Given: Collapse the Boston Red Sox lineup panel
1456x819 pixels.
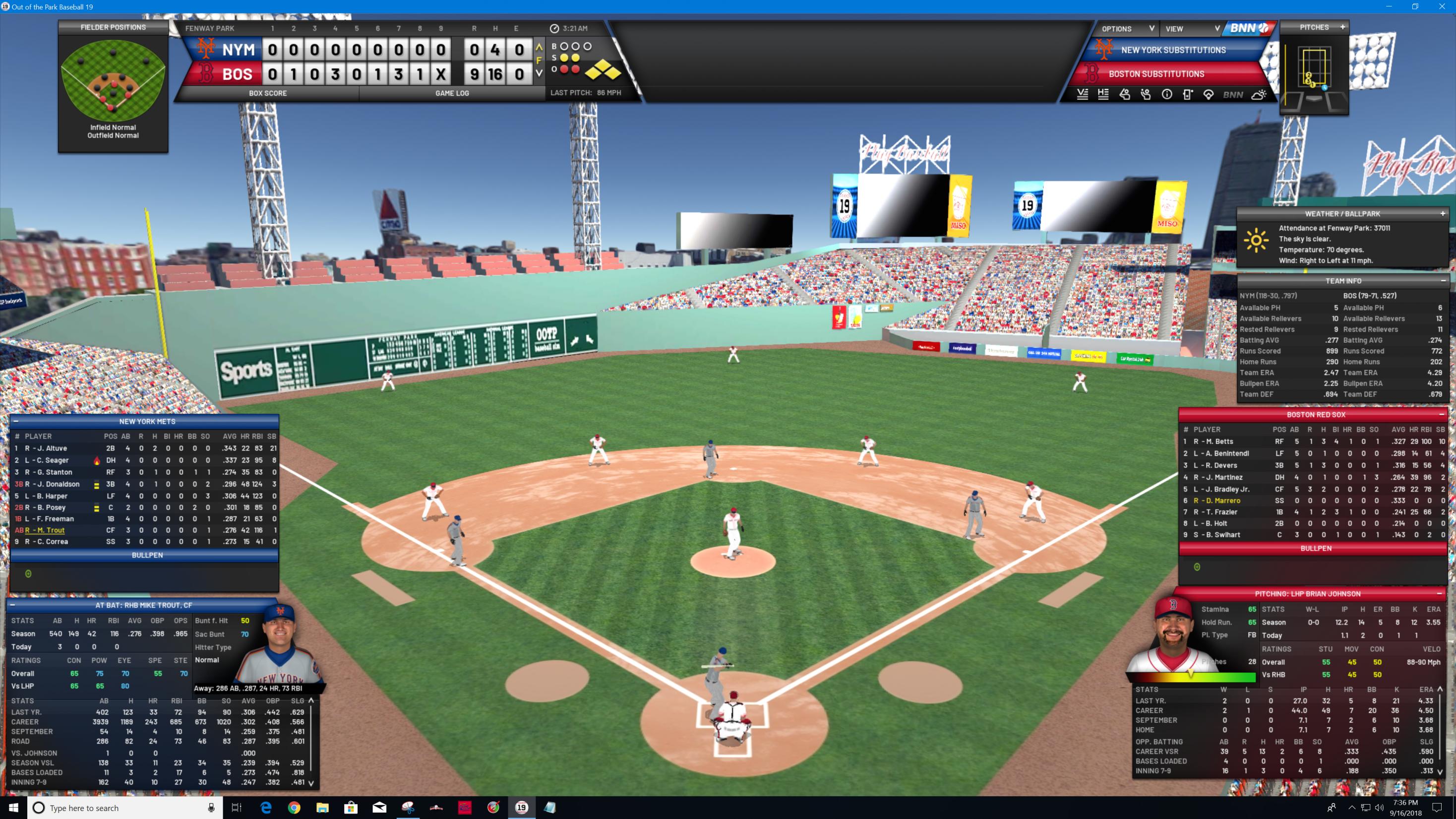Looking at the screenshot, I should pos(1441,415).
